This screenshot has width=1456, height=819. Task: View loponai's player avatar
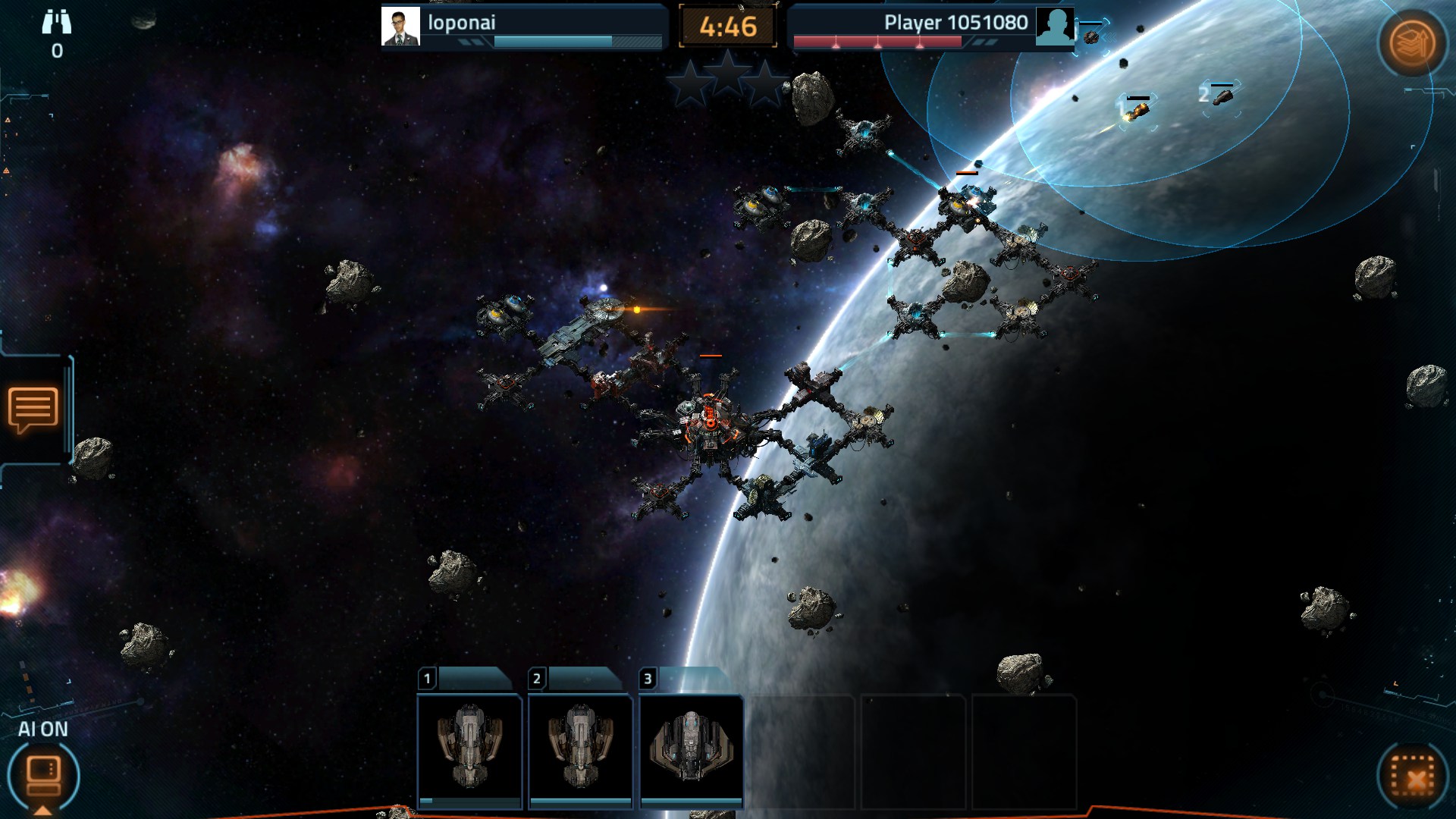(x=400, y=27)
